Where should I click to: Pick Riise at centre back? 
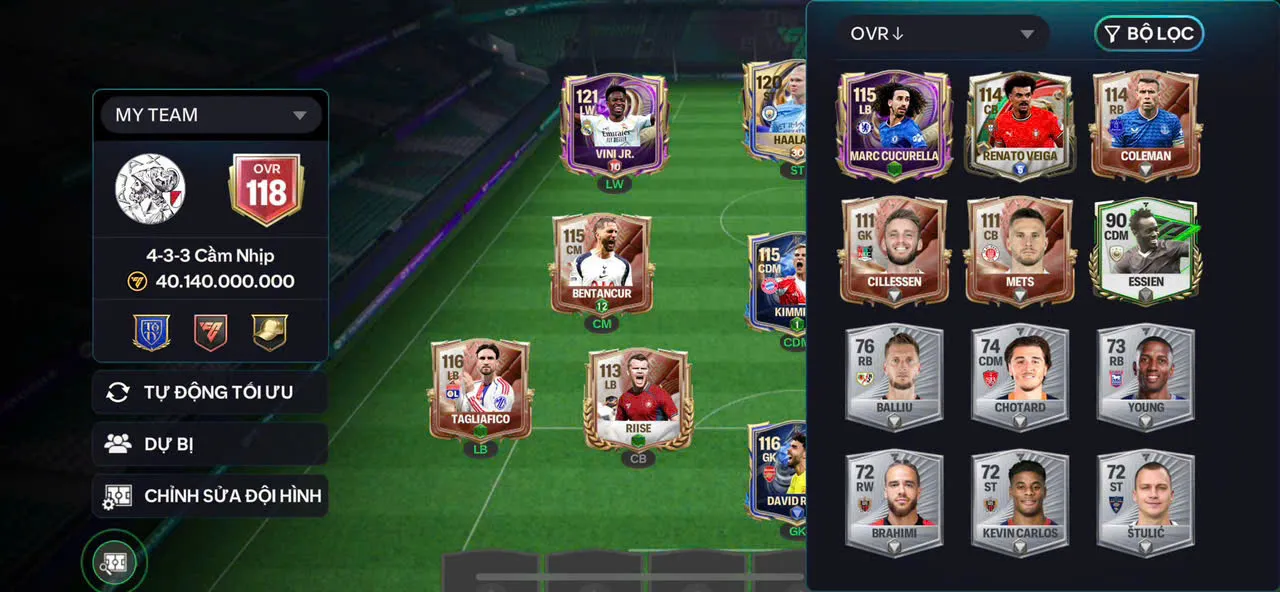[638, 398]
